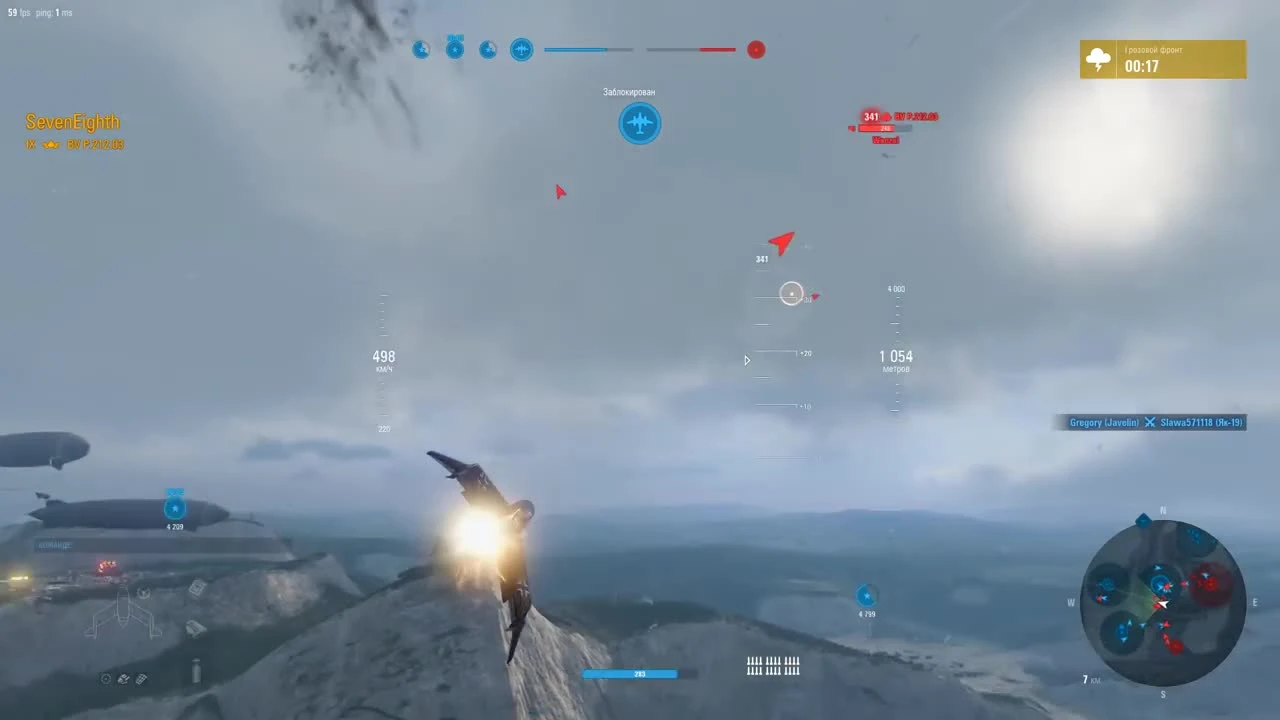The height and width of the screenshot is (720, 1280).
Task: Click the friendly capture point marker showing 4 209
Action: pyautogui.click(x=174, y=508)
